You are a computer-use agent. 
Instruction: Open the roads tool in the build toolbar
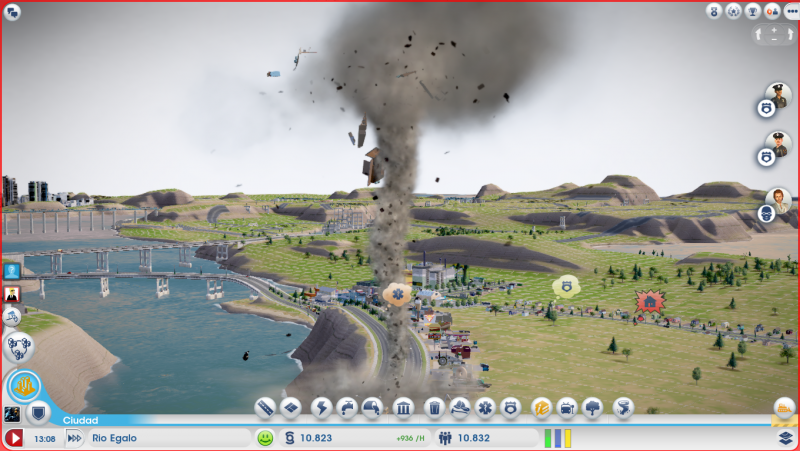pos(265,408)
